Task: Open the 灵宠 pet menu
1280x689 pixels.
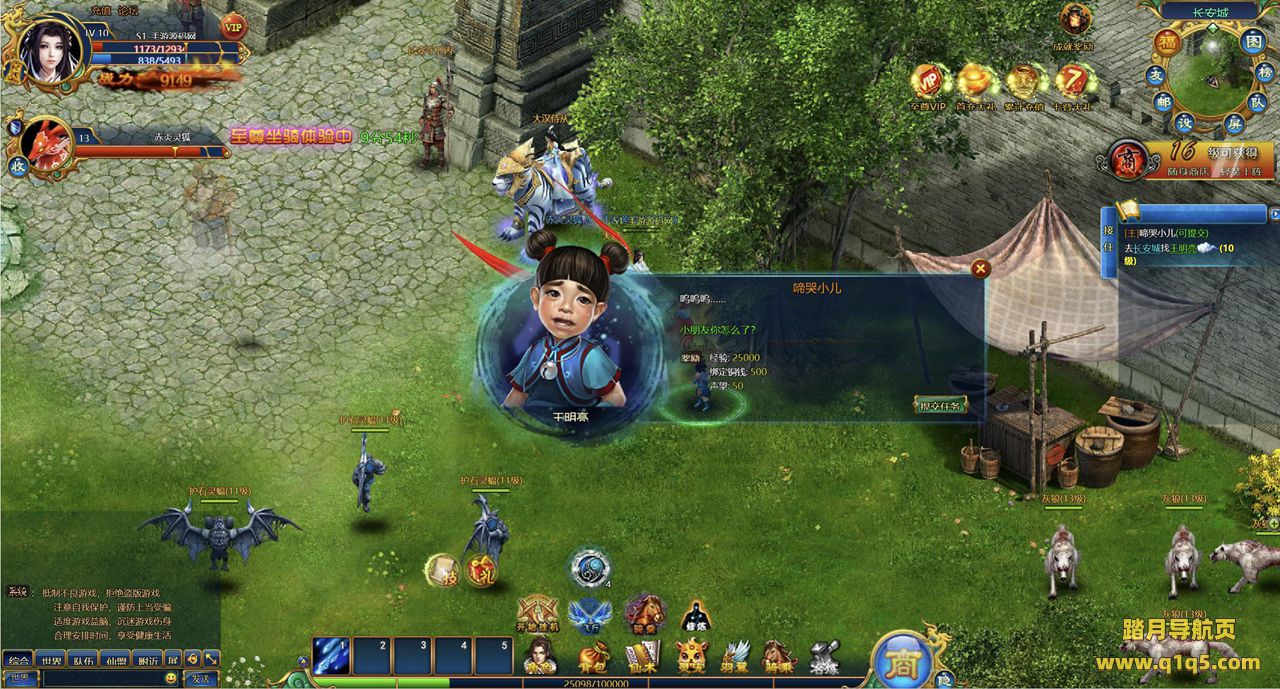Action: point(690,657)
